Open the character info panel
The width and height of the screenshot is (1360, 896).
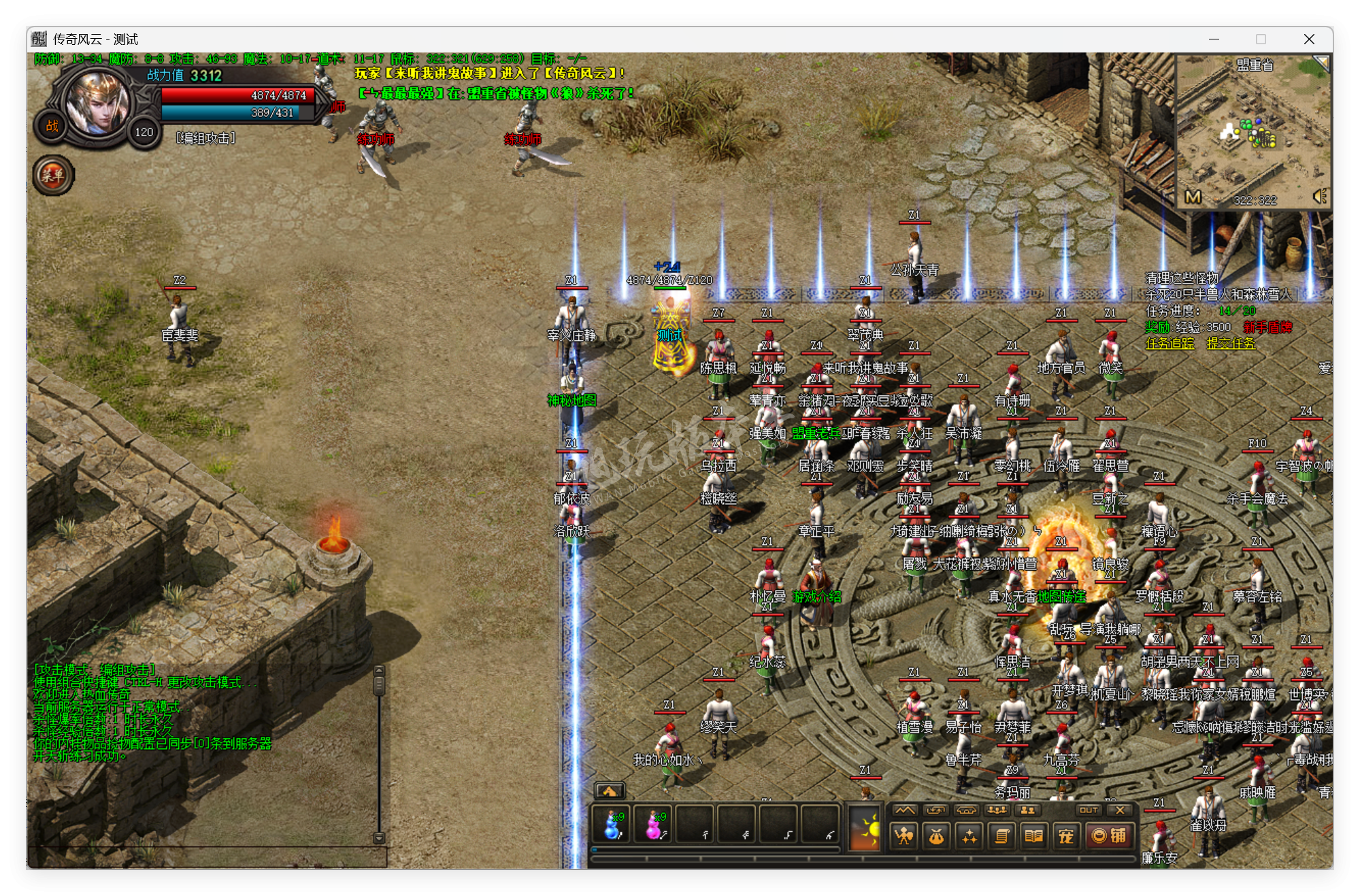tap(903, 837)
